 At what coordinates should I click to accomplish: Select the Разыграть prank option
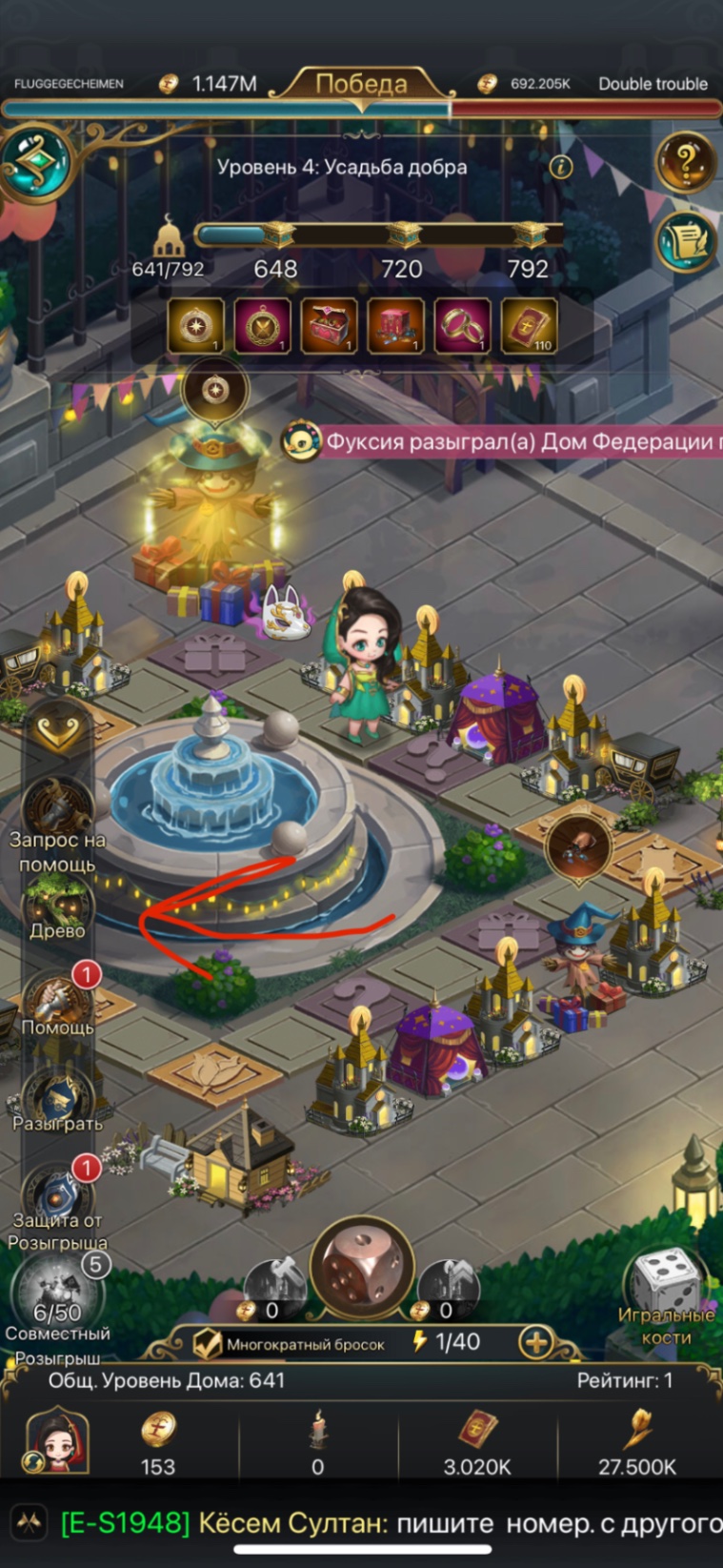pos(57,1098)
